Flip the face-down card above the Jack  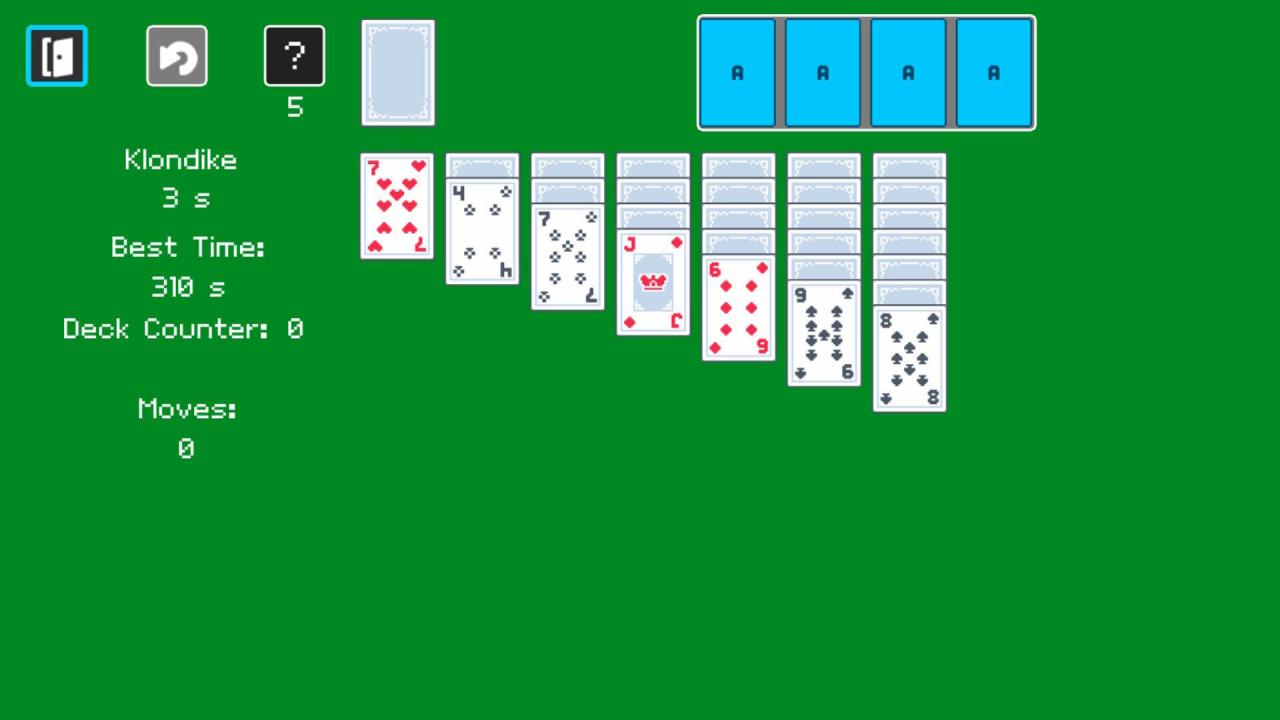653,215
